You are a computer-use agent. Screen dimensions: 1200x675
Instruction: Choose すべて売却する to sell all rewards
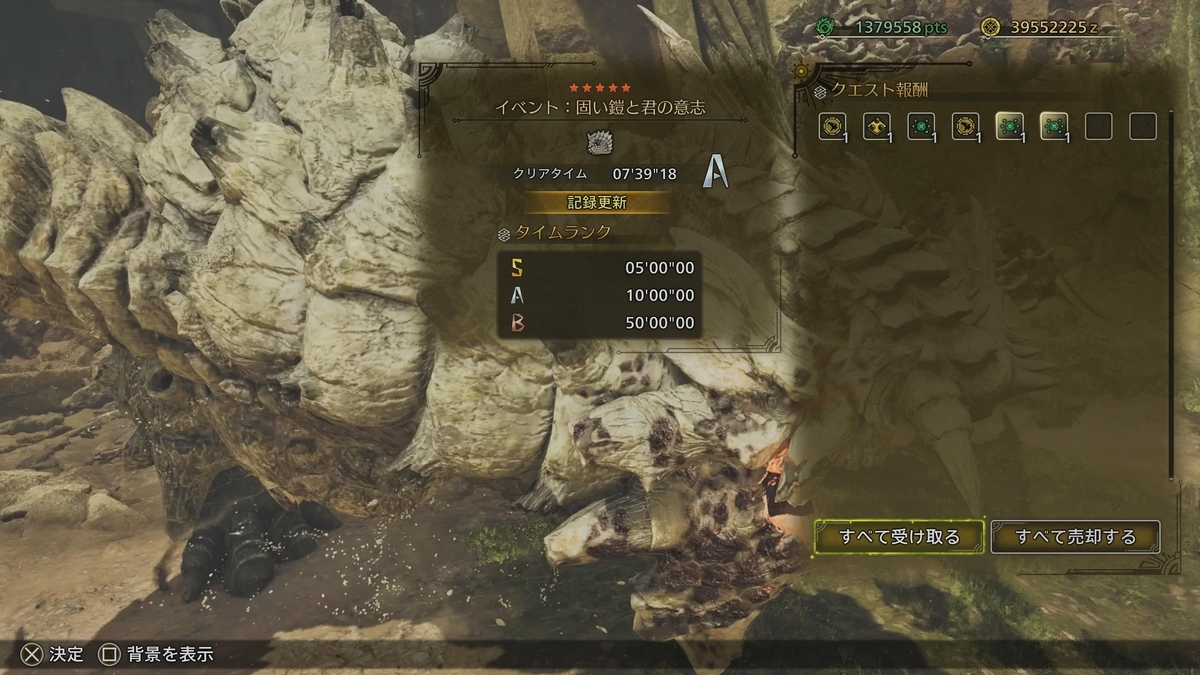[x=1075, y=537]
